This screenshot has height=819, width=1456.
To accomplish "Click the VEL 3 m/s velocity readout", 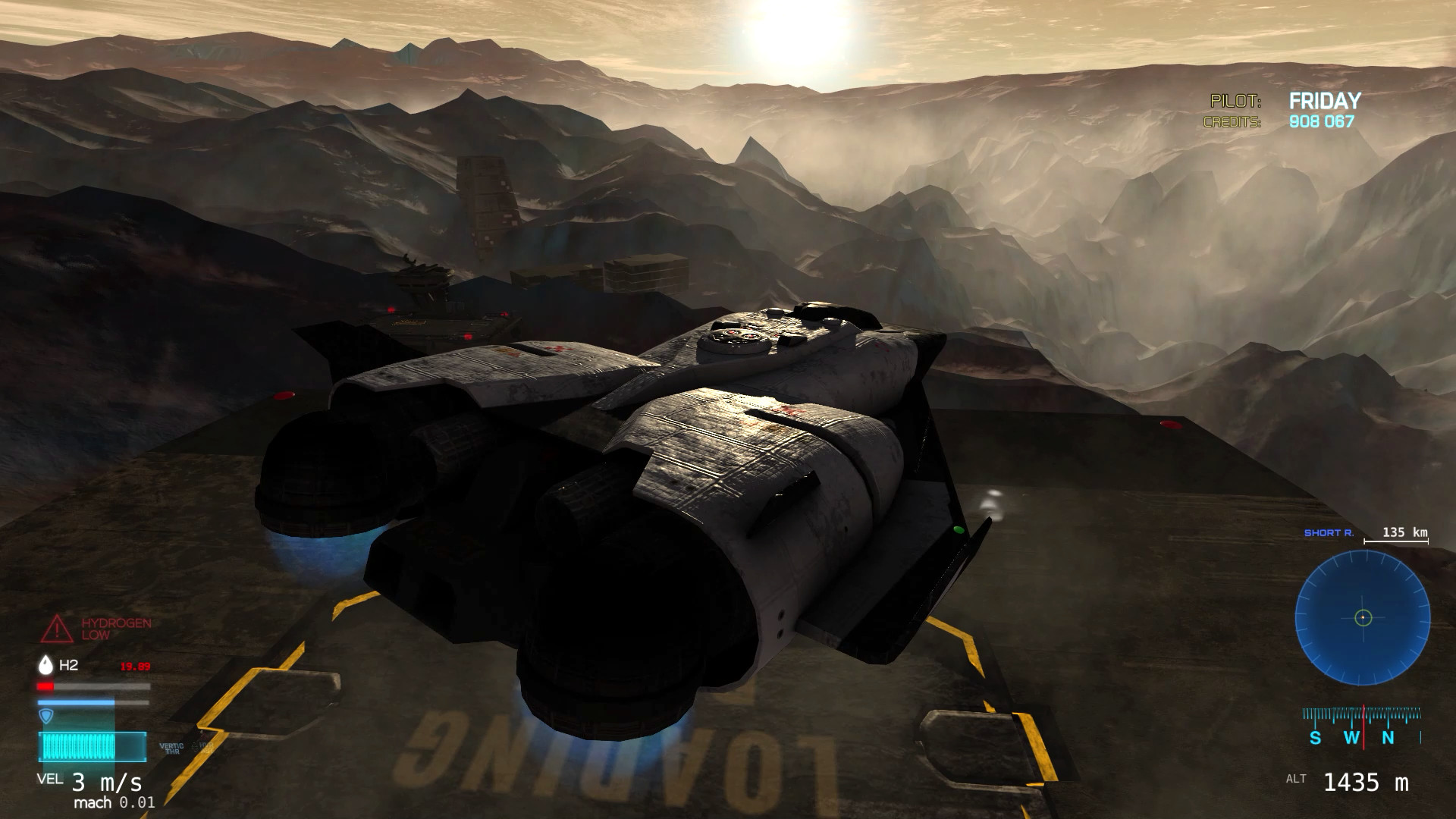I will click(x=85, y=783).
